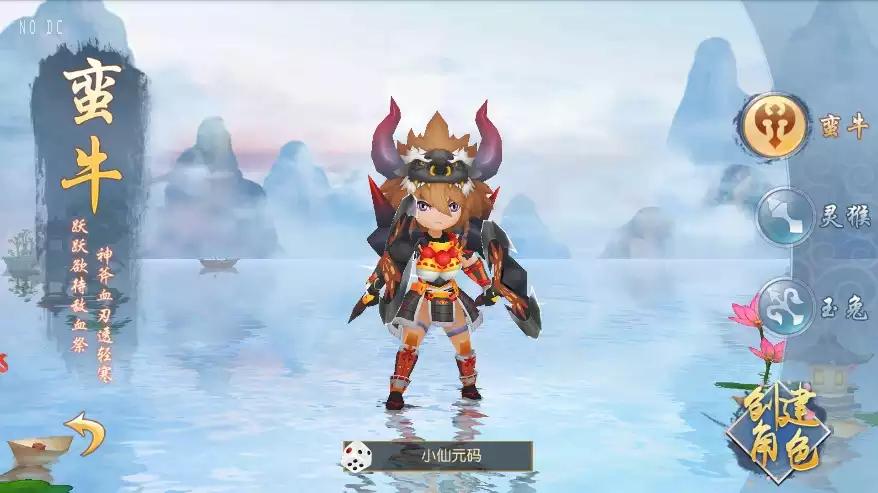Roll the dice for a random name
This screenshot has height=493, width=878.
pos(355,457)
